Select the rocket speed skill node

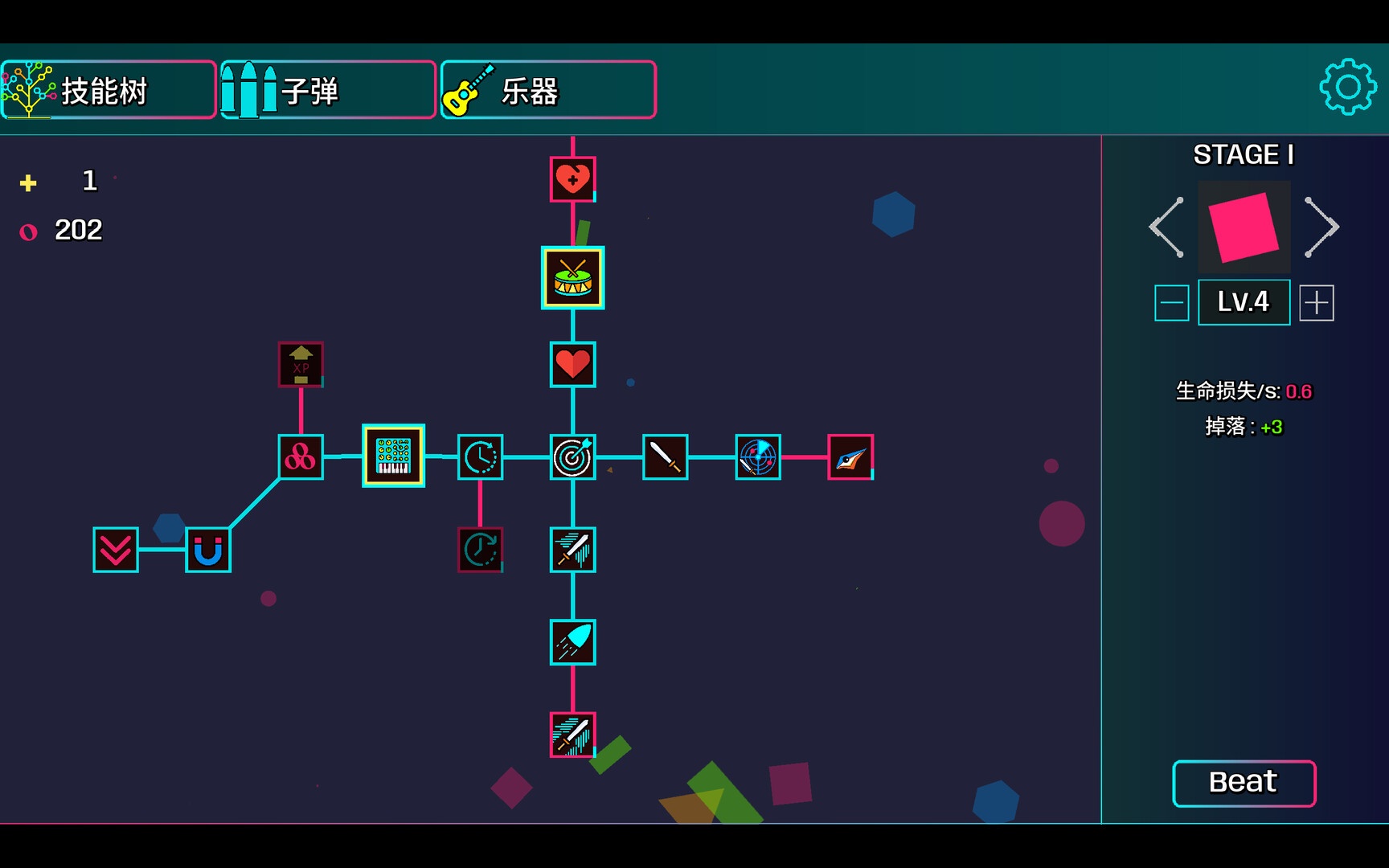click(x=572, y=643)
